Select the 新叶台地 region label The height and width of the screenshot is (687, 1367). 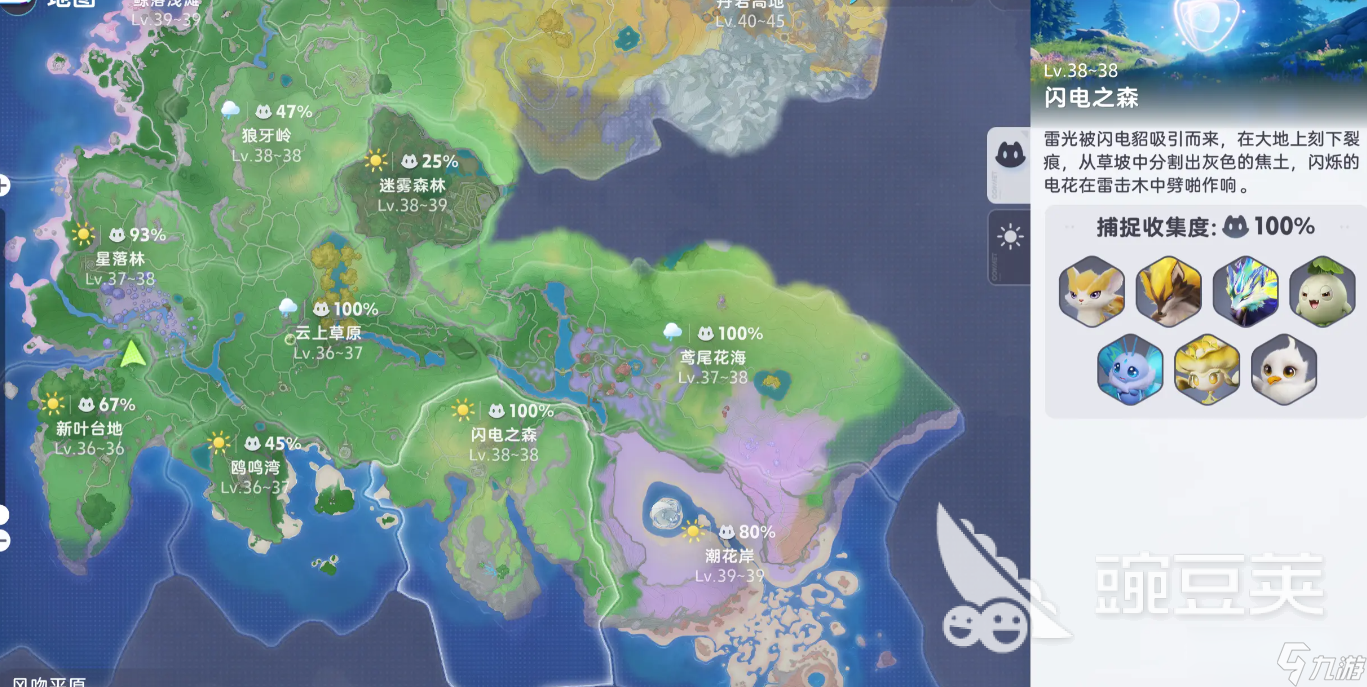[x=90, y=428]
